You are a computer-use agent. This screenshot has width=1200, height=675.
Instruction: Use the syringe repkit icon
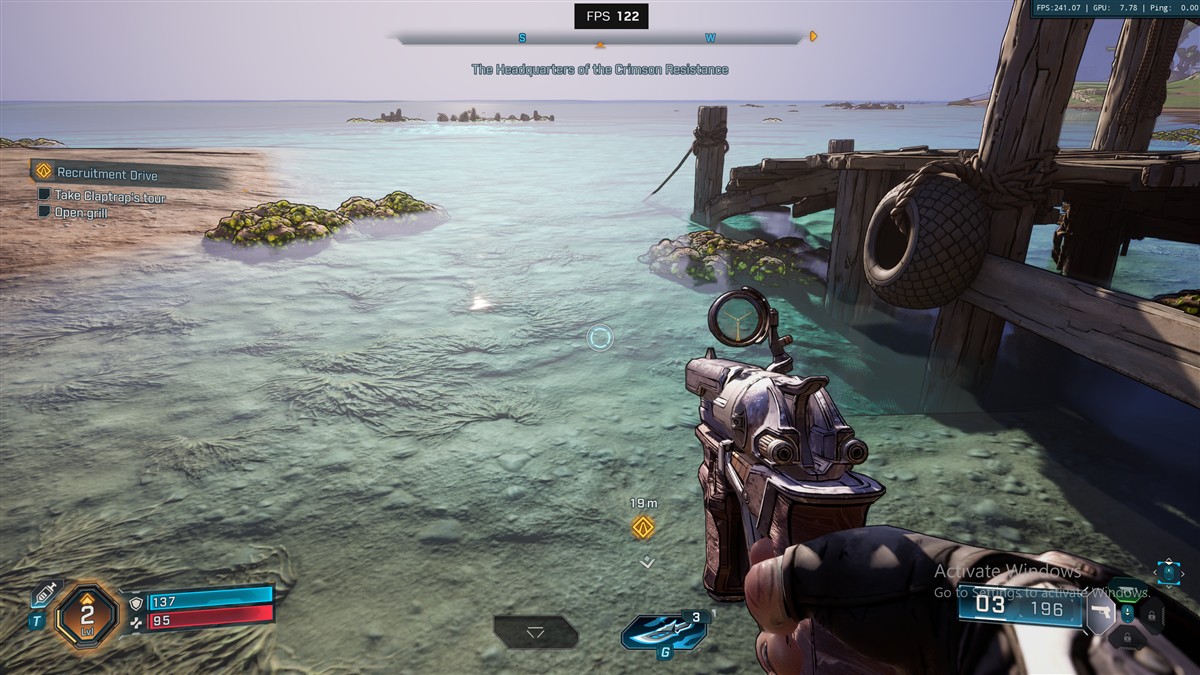click(x=43, y=593)
